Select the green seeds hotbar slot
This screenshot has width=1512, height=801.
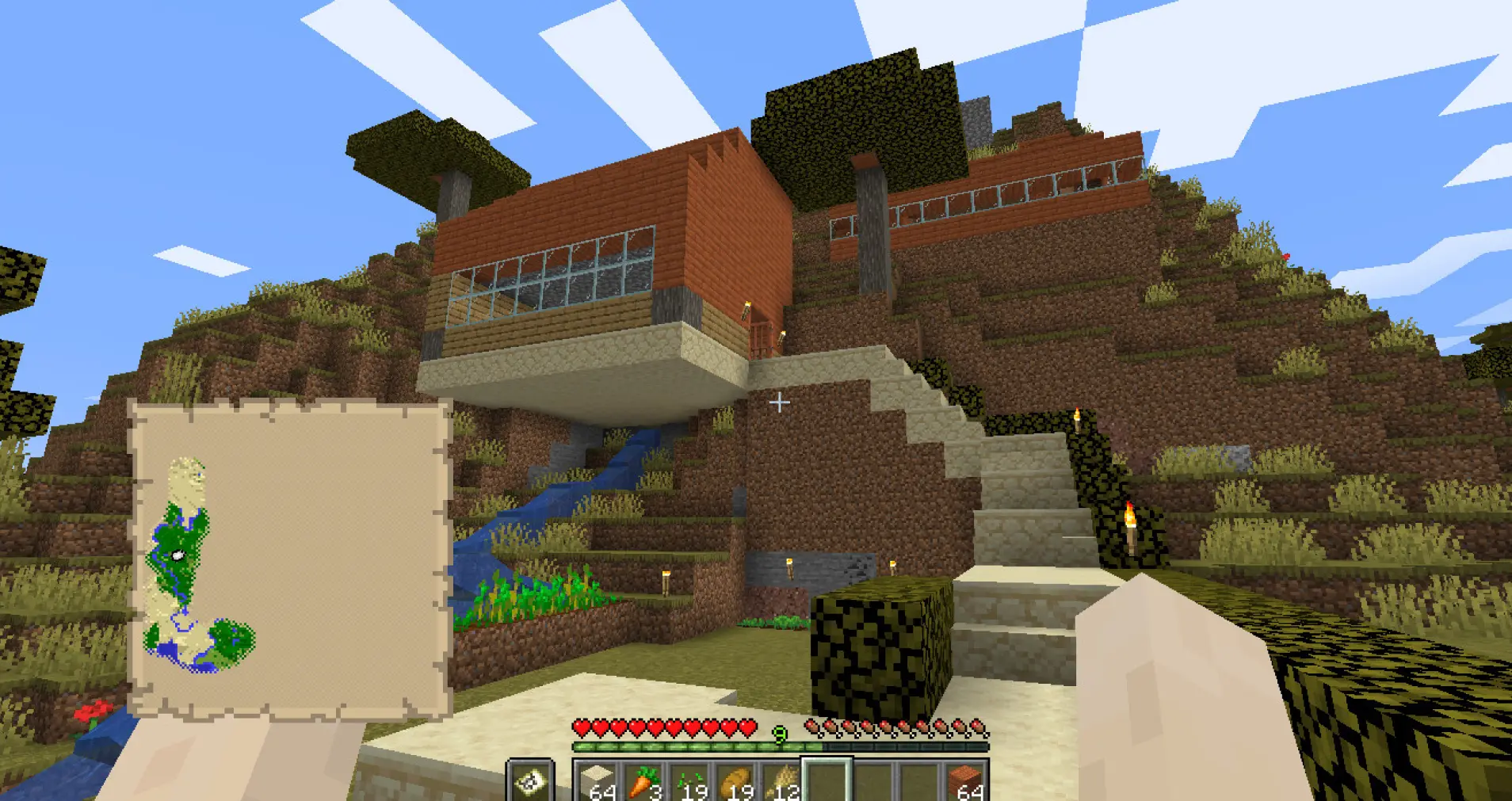(x=690, y=781)
